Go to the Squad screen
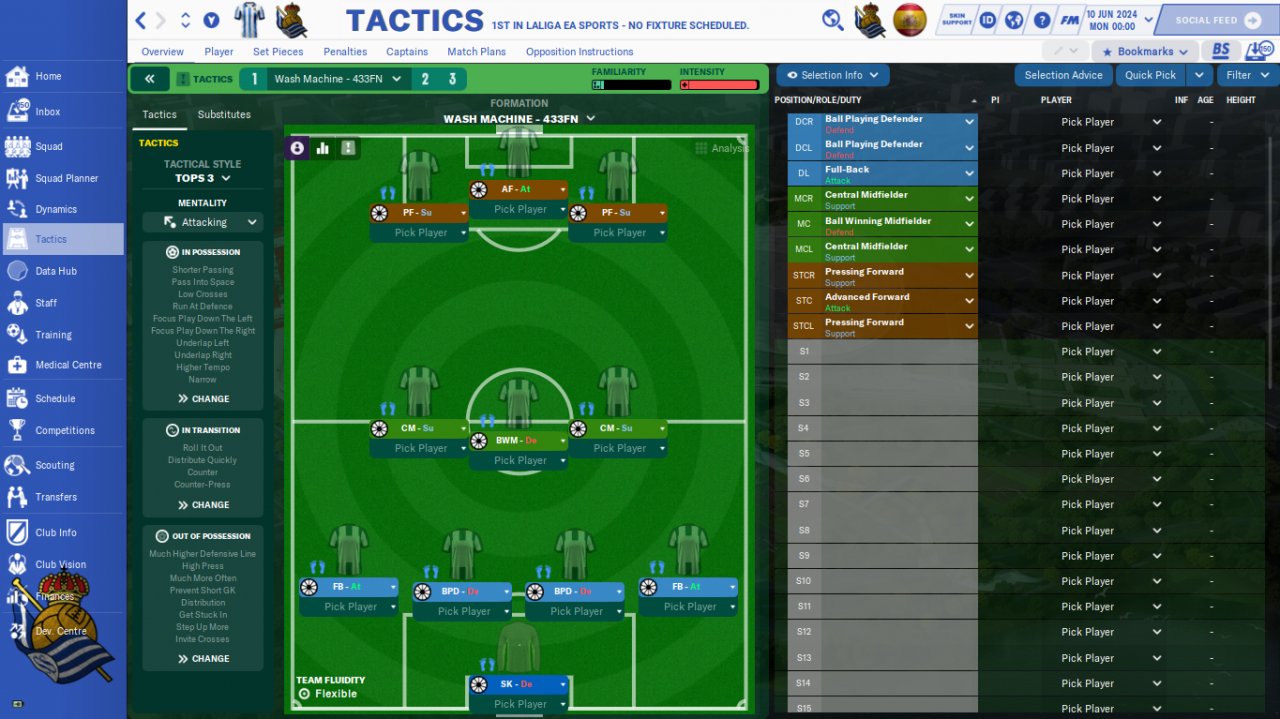 (x=48, y=146)
